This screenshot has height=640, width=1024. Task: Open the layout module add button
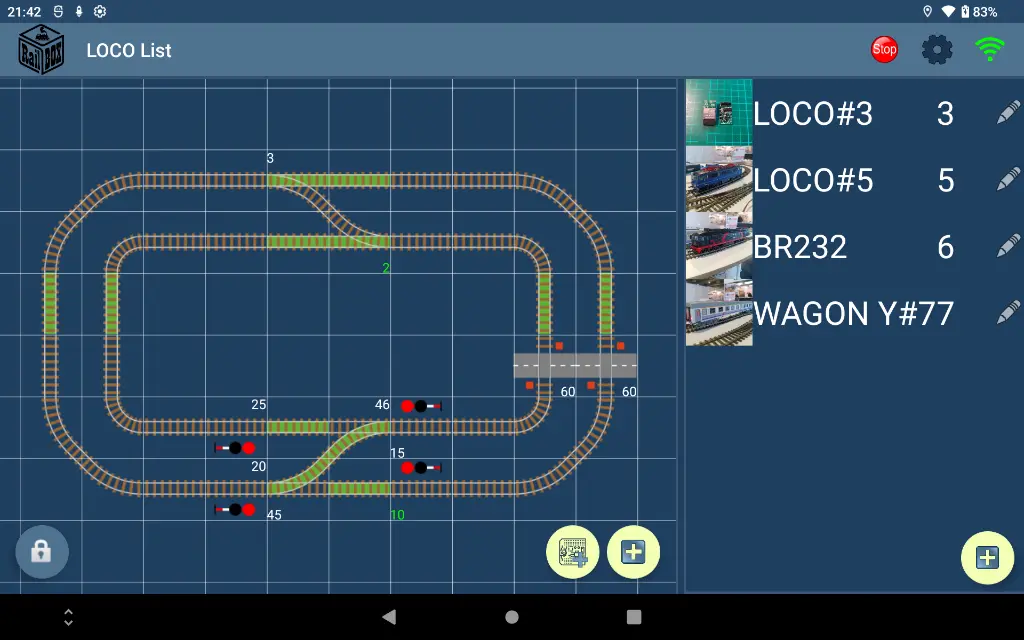pos(573,552)
